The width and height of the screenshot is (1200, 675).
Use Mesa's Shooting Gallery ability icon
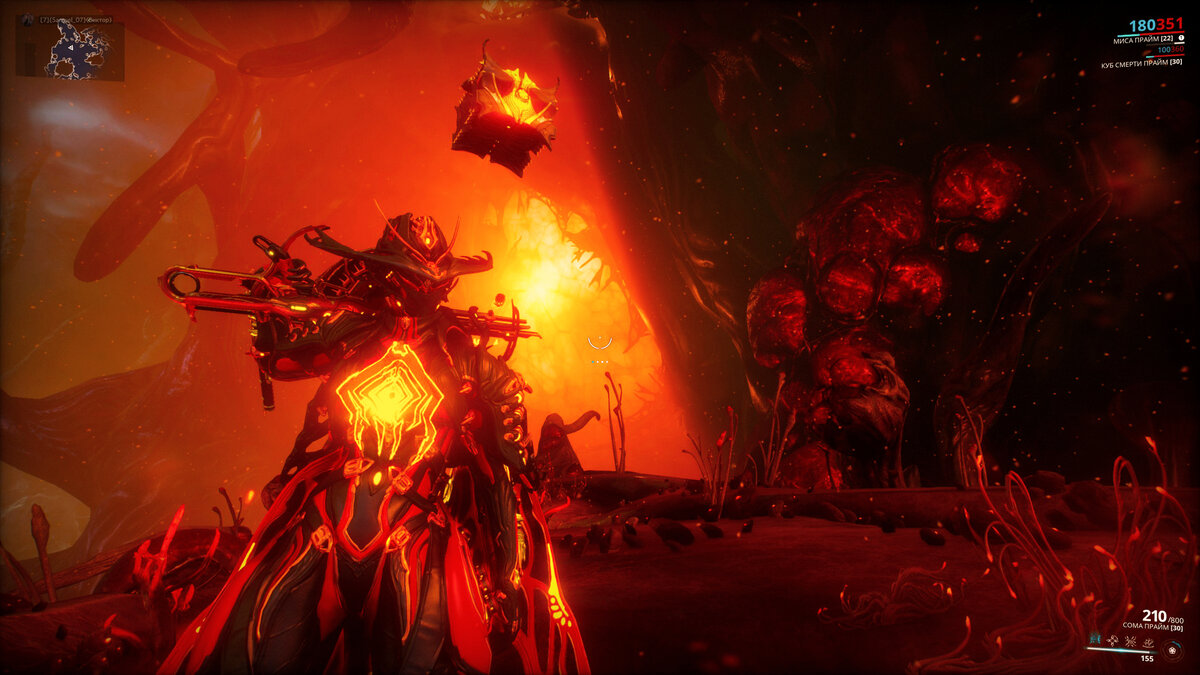click(1112, 640)
